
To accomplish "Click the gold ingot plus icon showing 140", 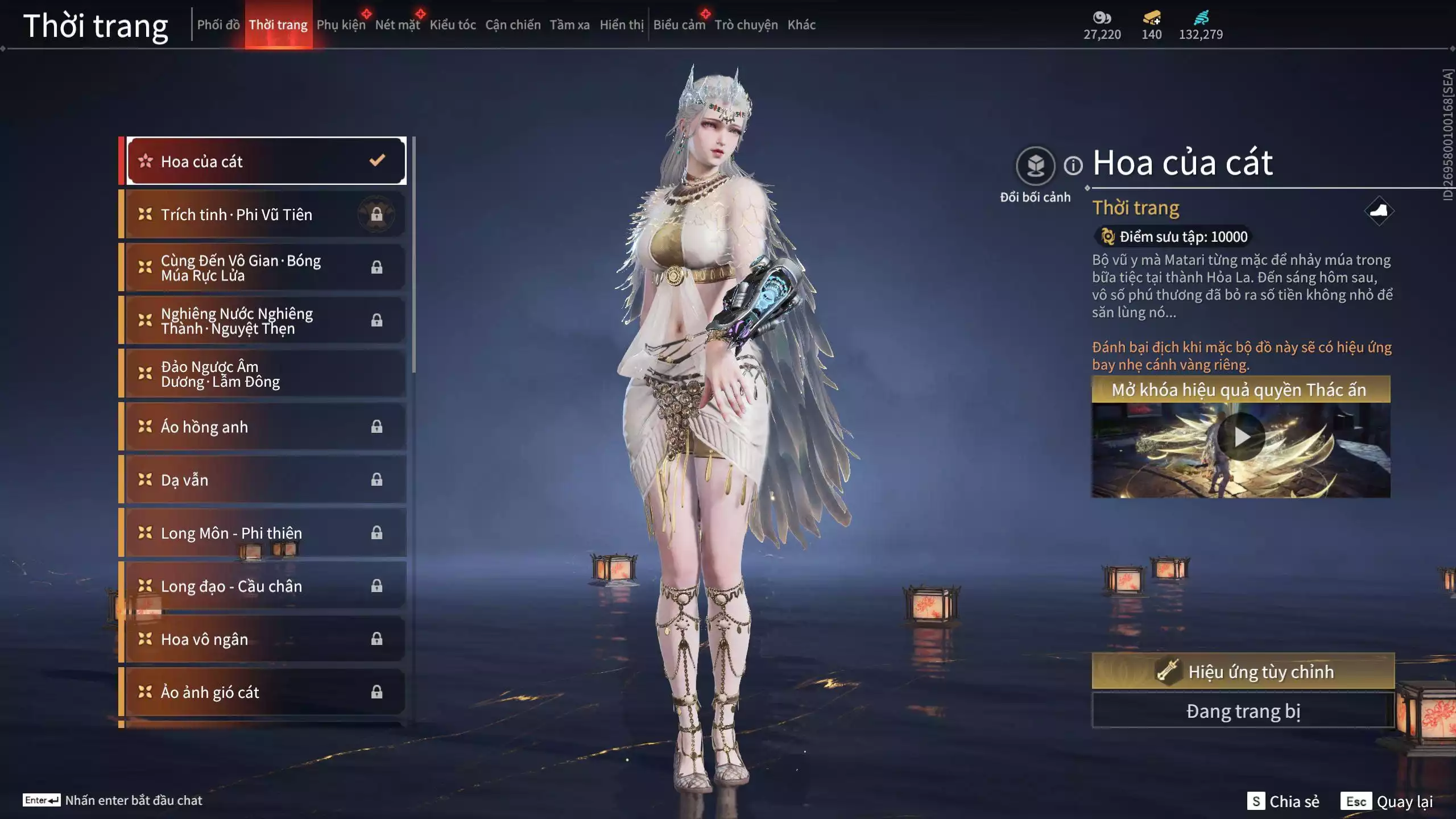I will pyautogui.click(x=1150, y=17).
